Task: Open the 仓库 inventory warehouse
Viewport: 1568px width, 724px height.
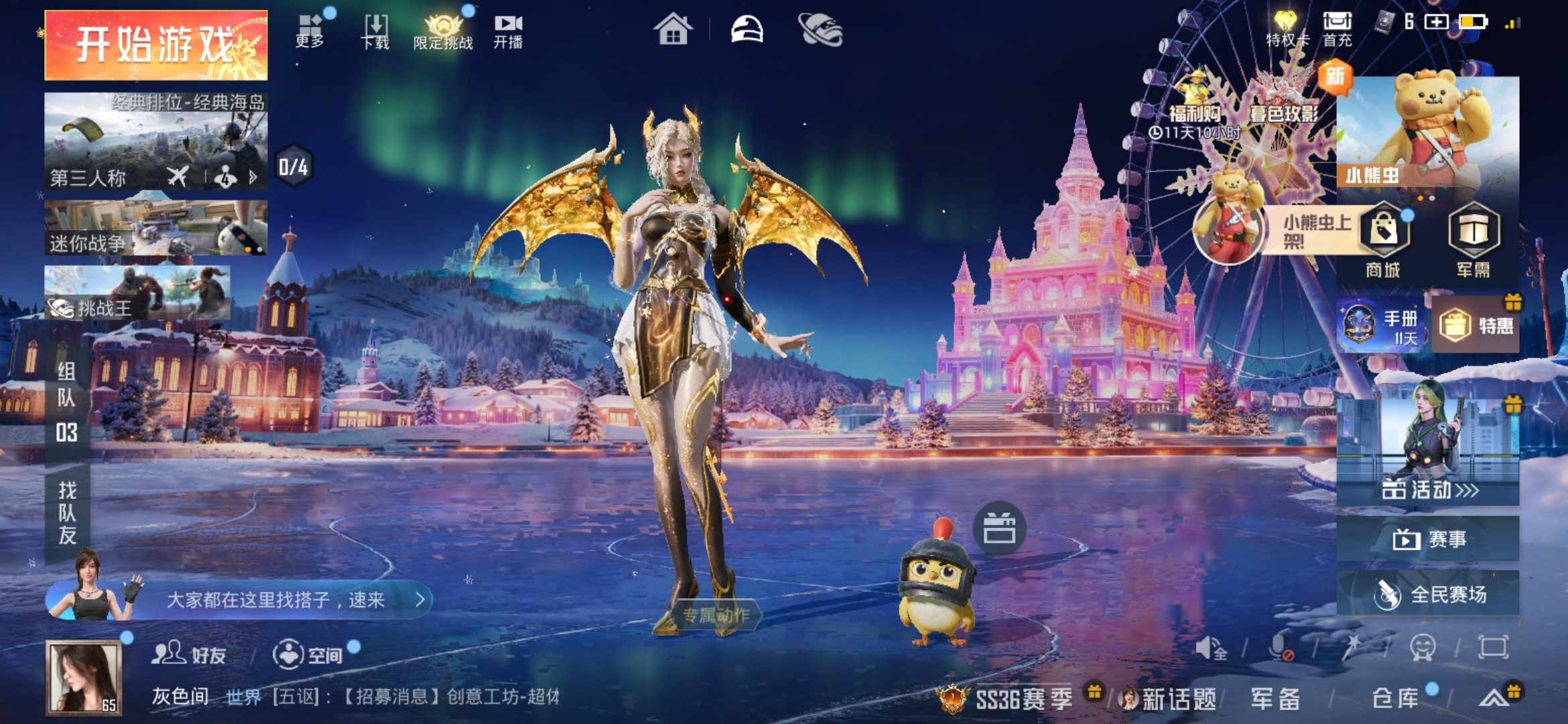Action: point(1395,699)
